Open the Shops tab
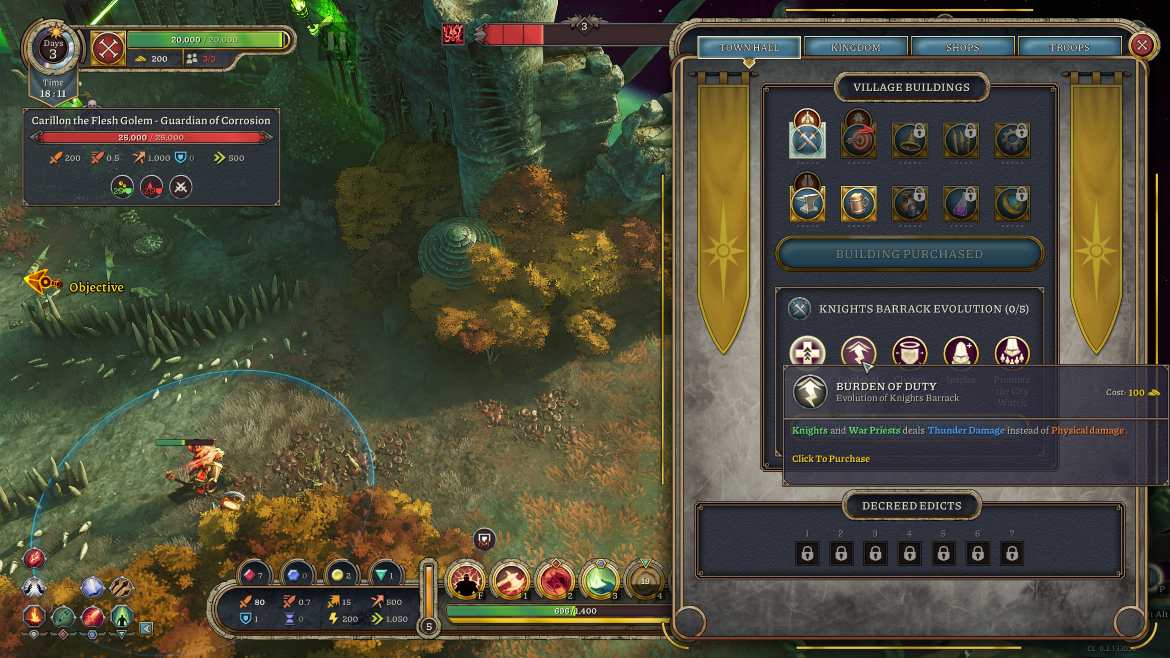Screen dimensions: 1170x658 pos(963,47)
